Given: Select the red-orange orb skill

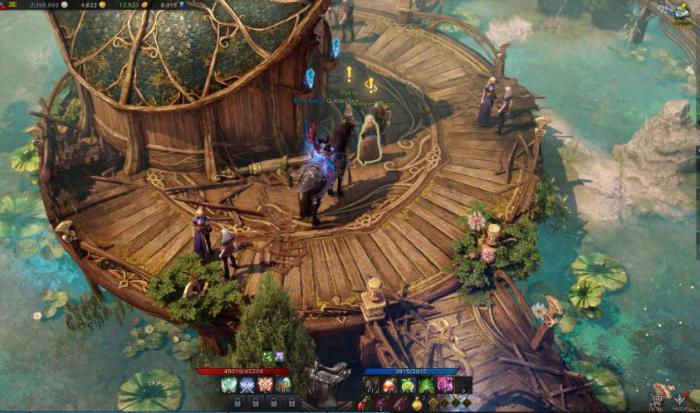Looking at the screenshot, I should (389, 385).
